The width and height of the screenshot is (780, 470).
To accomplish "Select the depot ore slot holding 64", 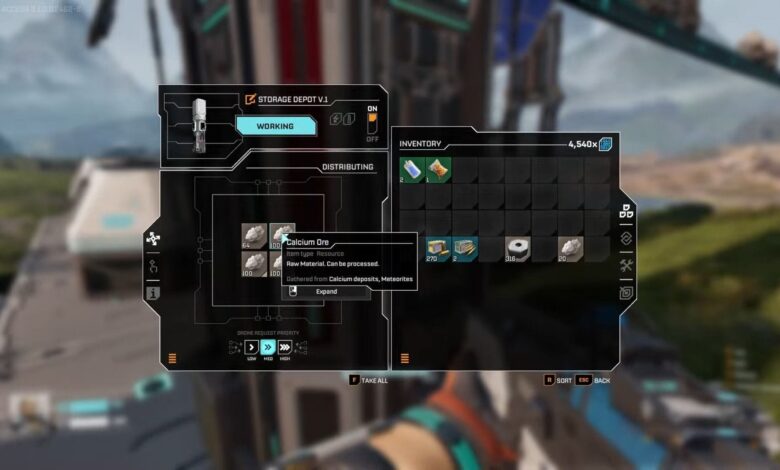I will click(x=254, y=236).
